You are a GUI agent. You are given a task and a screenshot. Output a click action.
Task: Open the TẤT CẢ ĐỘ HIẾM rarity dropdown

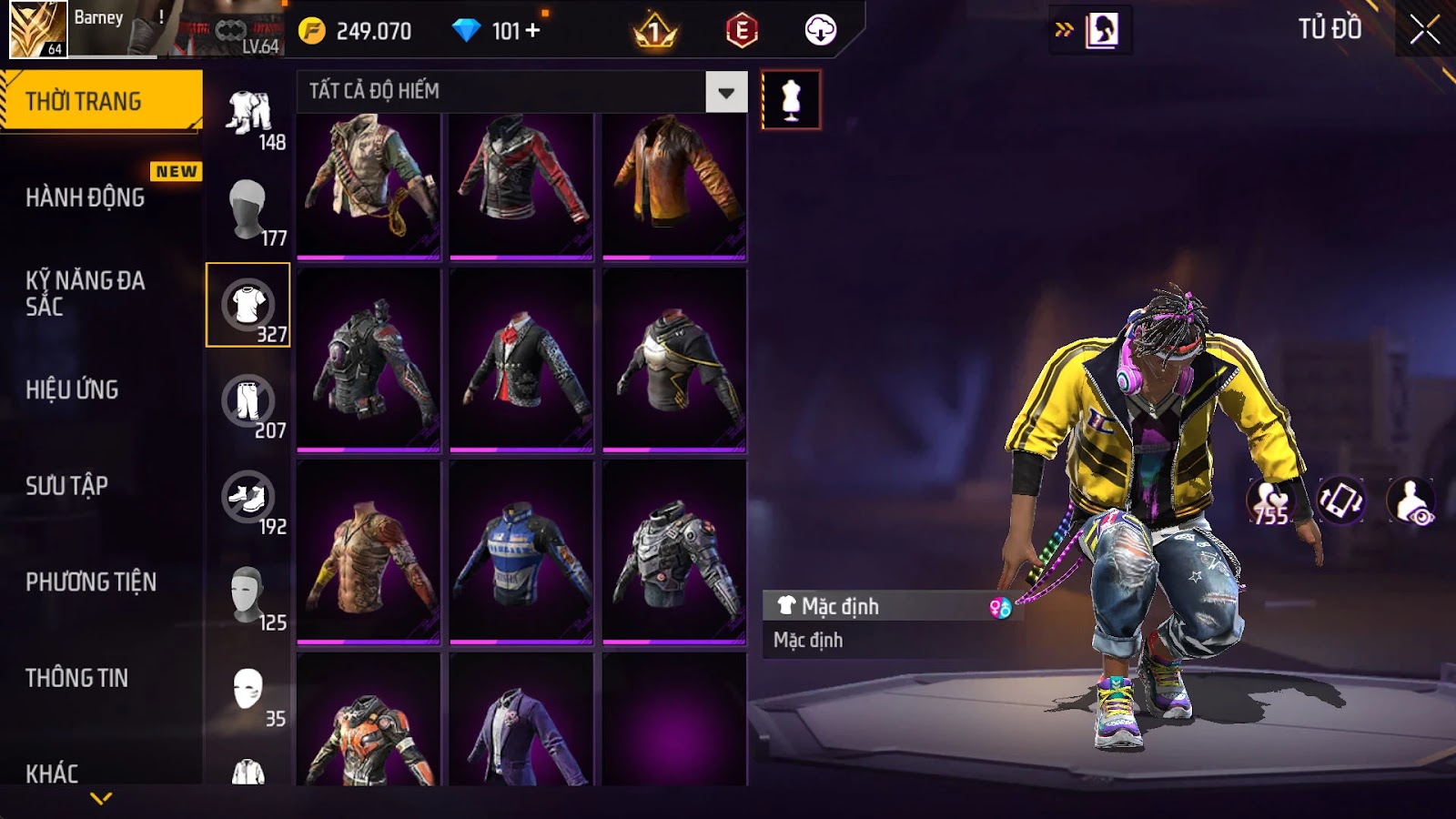[x=725, y=92]
